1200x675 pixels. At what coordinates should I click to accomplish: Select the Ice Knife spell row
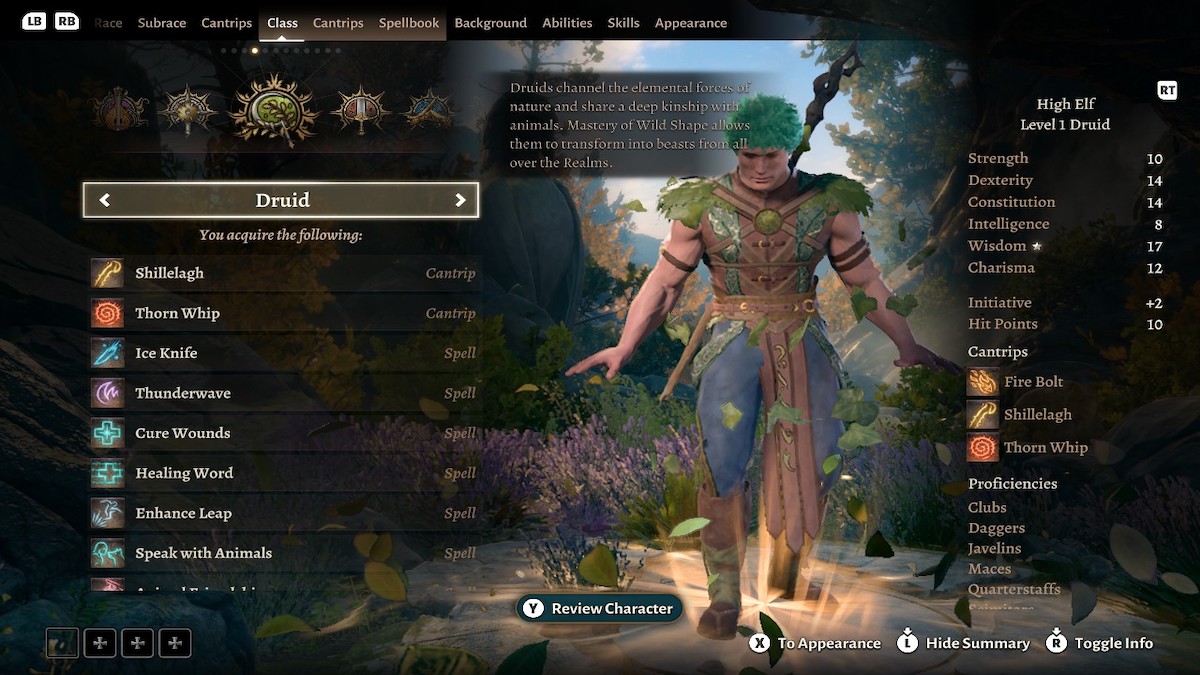[283, 353]
